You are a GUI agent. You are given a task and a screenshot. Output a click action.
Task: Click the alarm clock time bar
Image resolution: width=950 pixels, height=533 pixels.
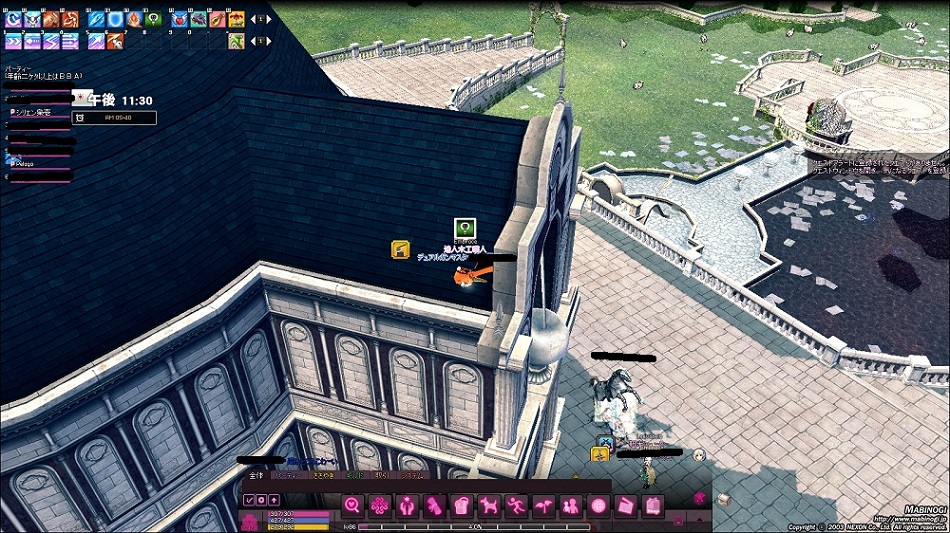point(115,118)
